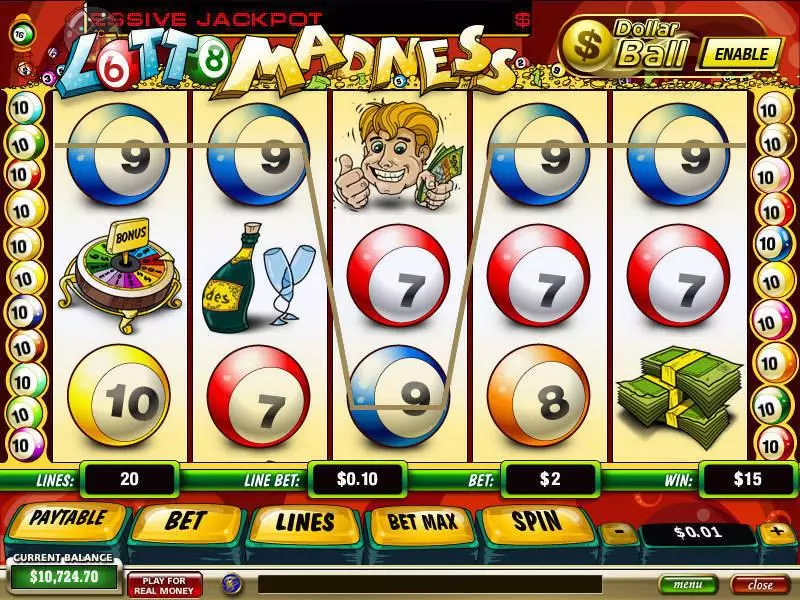Select the Lines button
The width and height of the screenshot is (800, 600).
click(x=304, y=523)
